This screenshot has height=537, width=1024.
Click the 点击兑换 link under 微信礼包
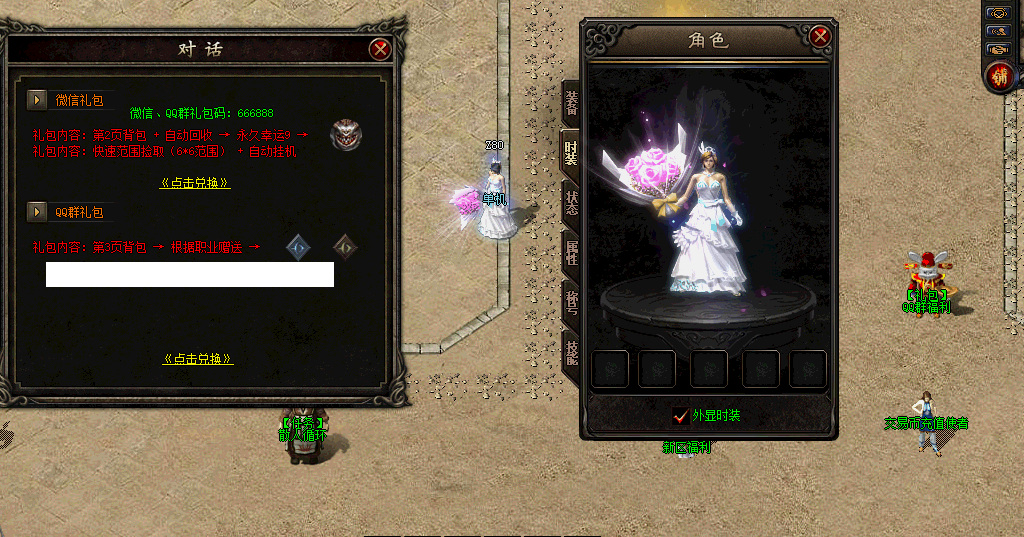point(196,183)
